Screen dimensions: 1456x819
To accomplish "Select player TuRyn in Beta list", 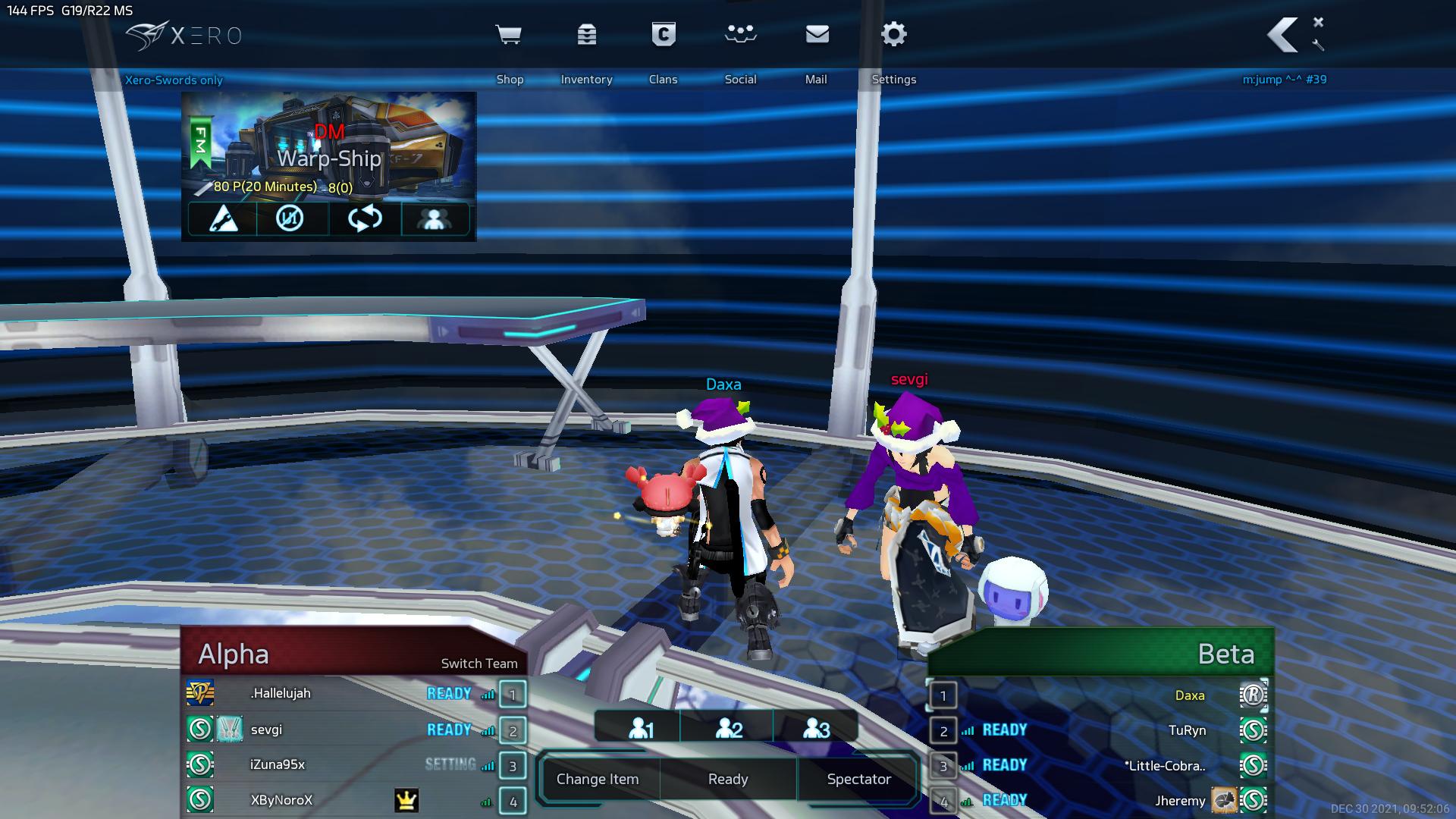I will [x=1187, y=730].
